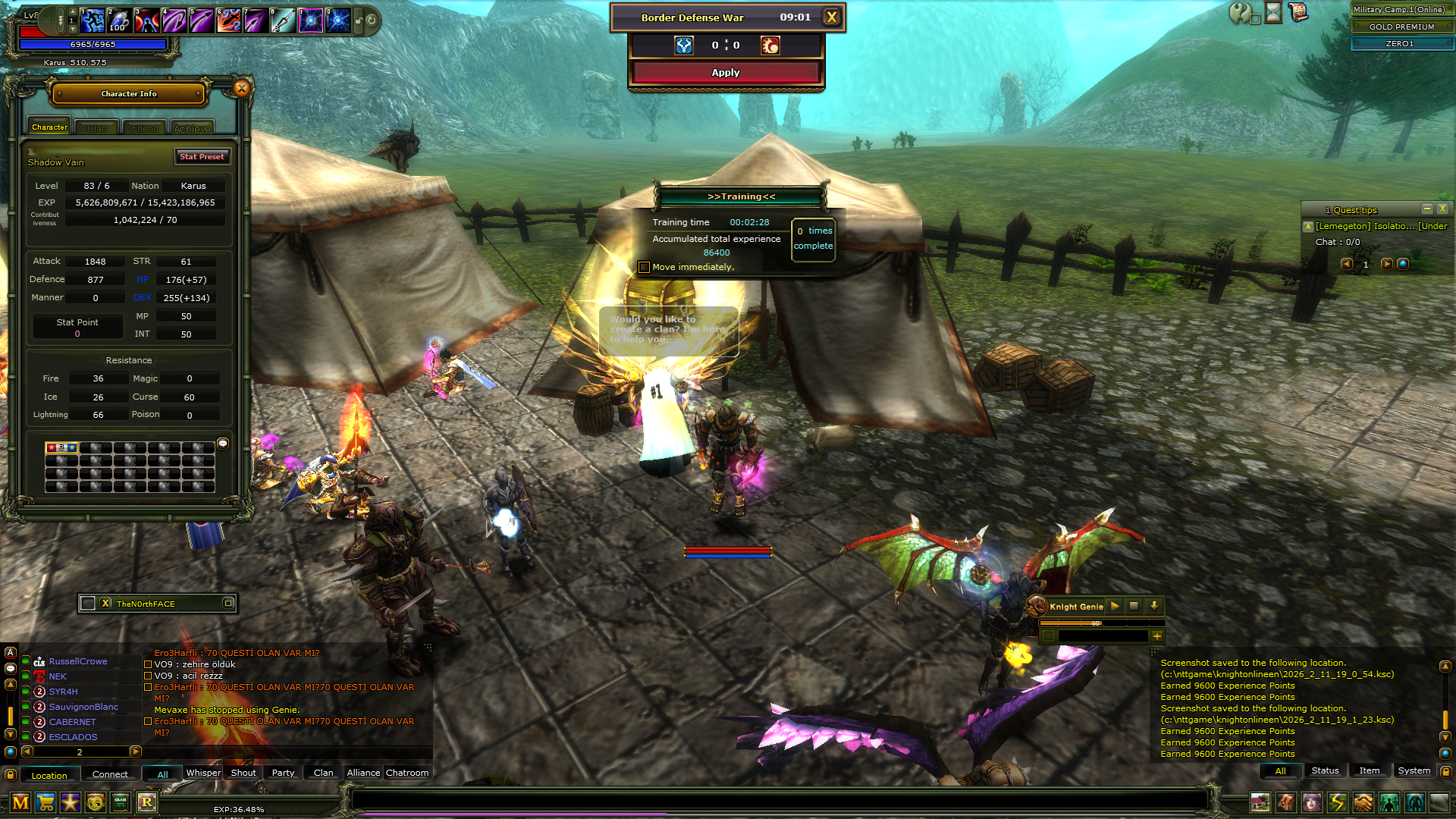
Task: Open the item mall shopping cart icon
Action: [45, 802]
